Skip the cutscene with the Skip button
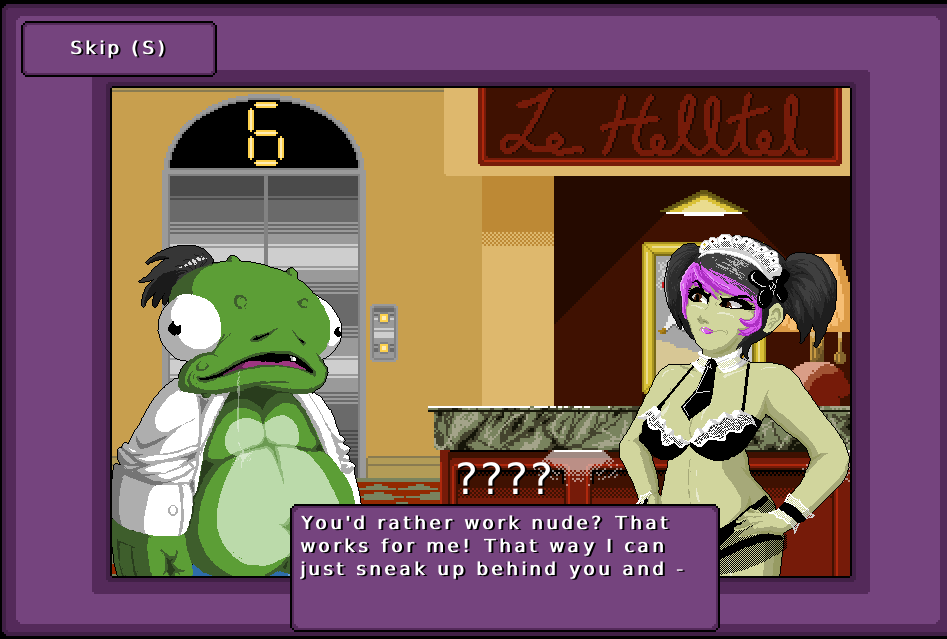 point(118,48)
